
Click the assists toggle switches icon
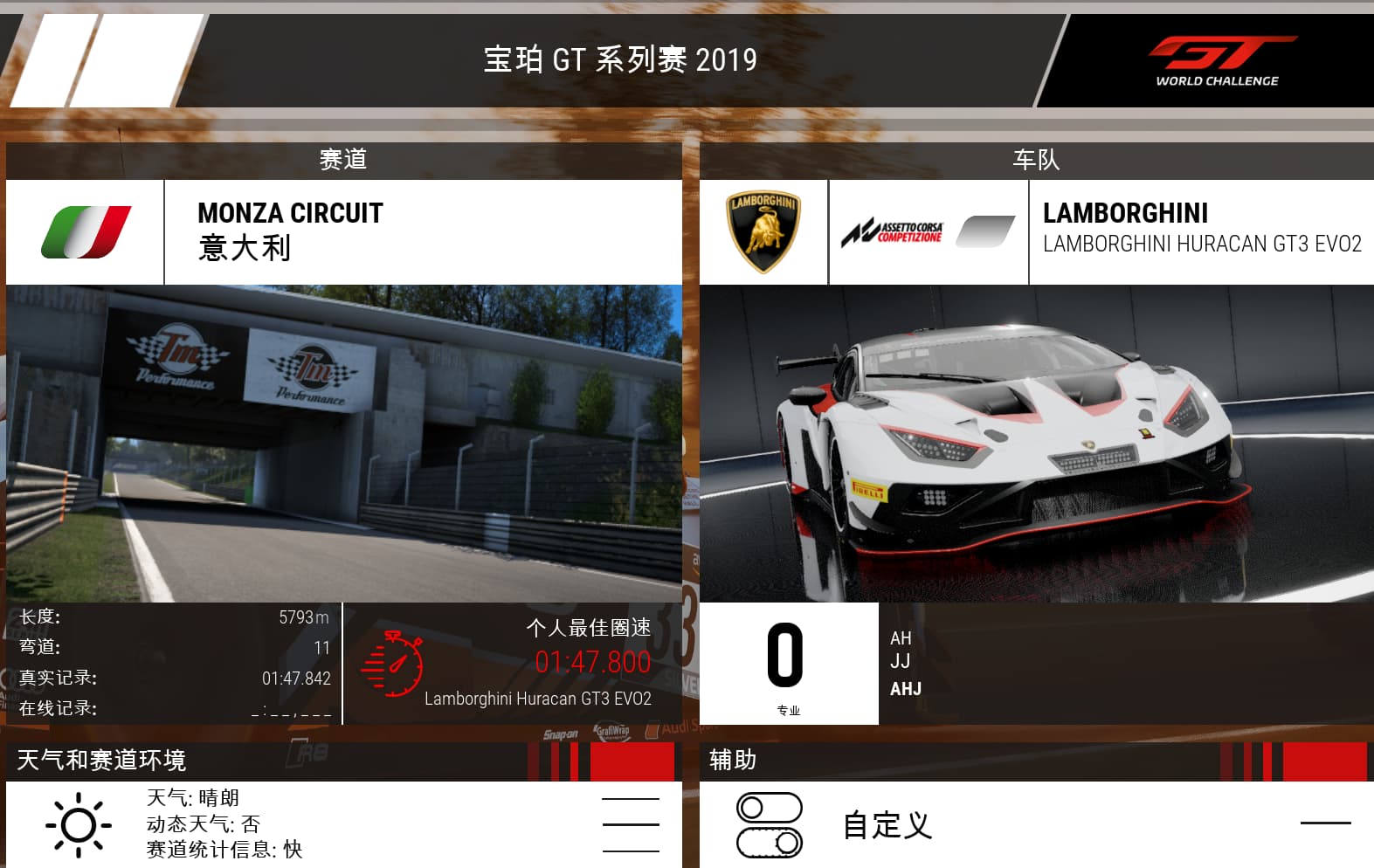coord(770,824)
